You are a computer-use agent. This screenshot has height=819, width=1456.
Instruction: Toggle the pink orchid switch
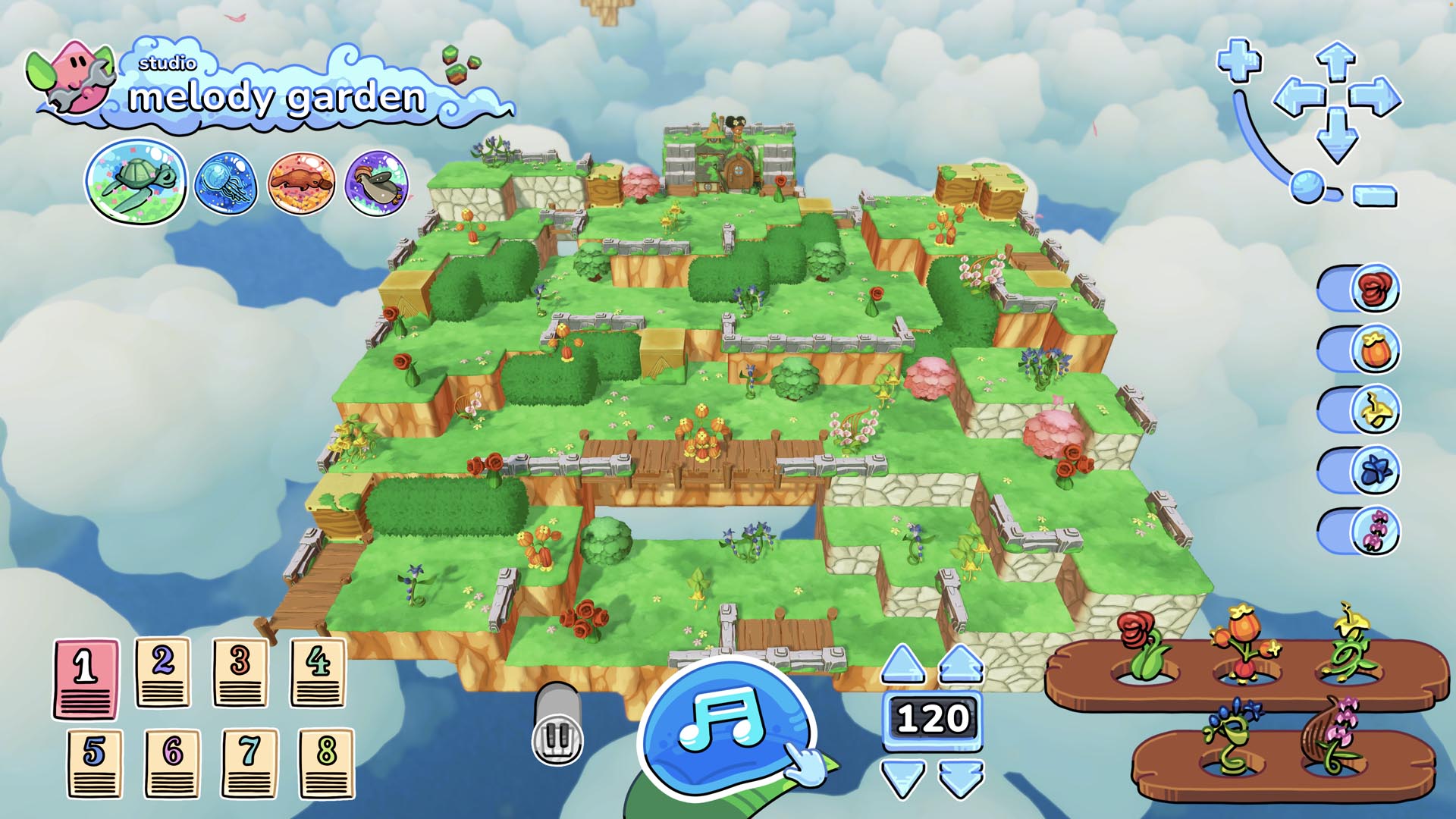click(x=1359, y=531)
